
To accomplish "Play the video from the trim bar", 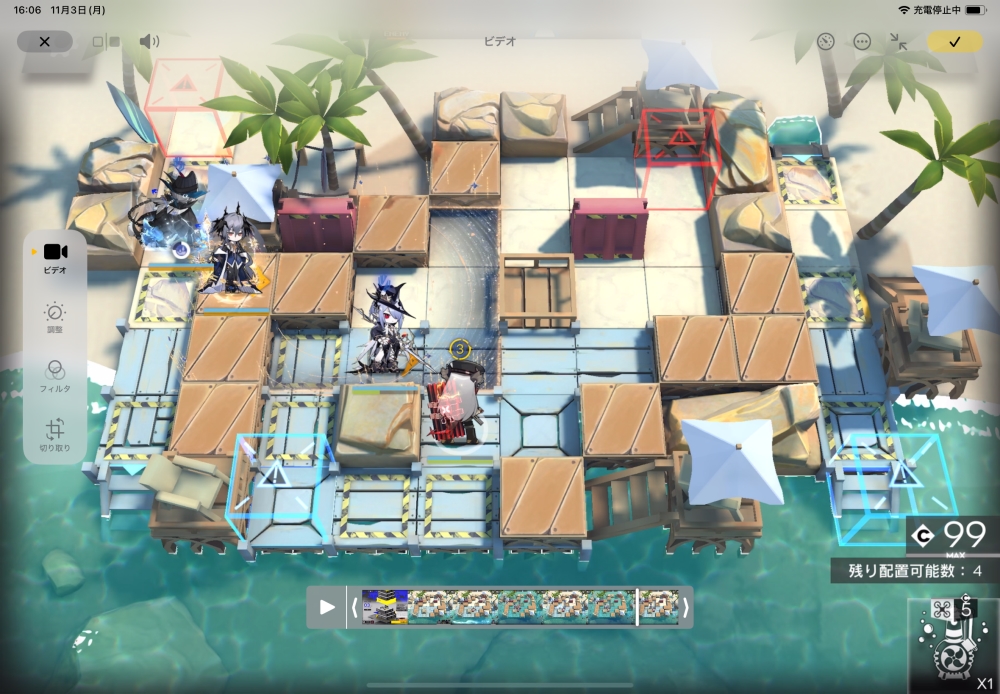I will [327, 607].
